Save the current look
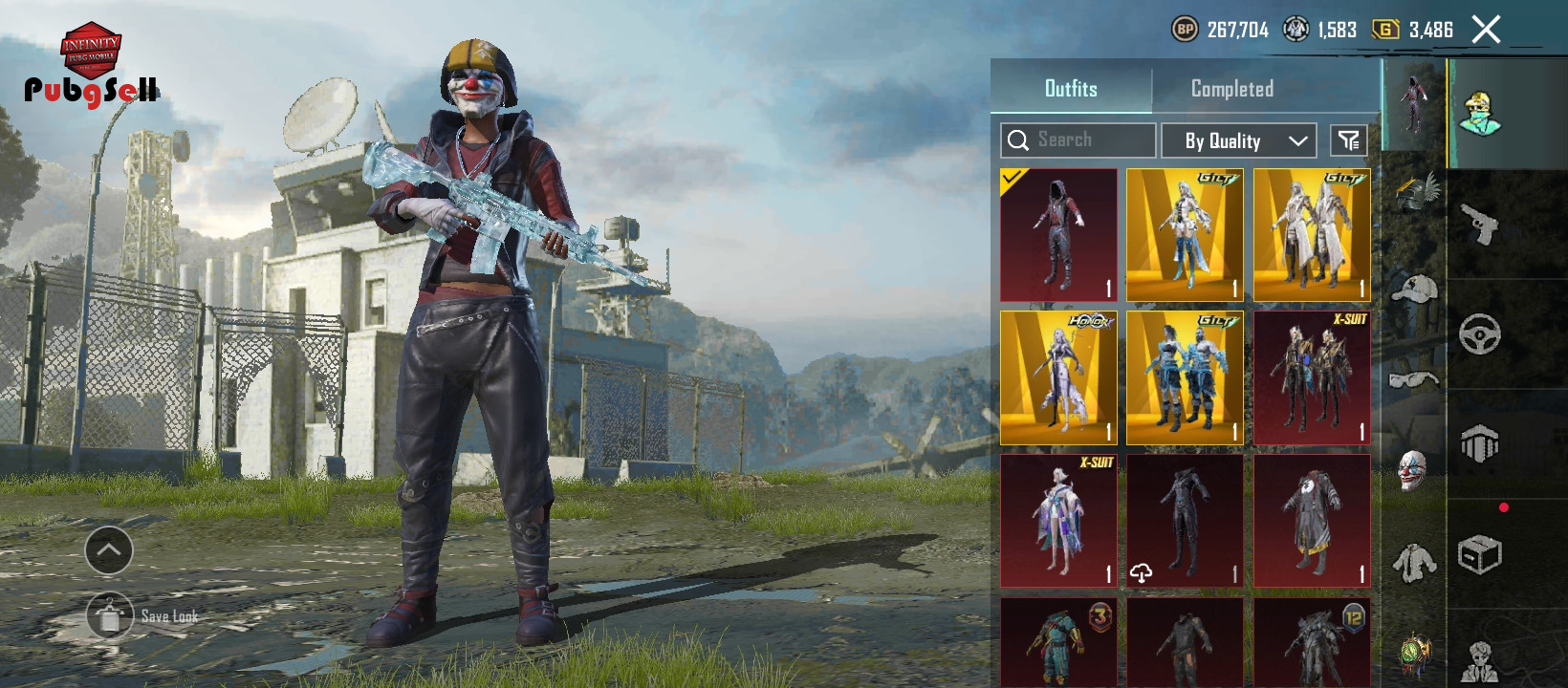This screenshot has width=1568, height=688. (111, 616)
